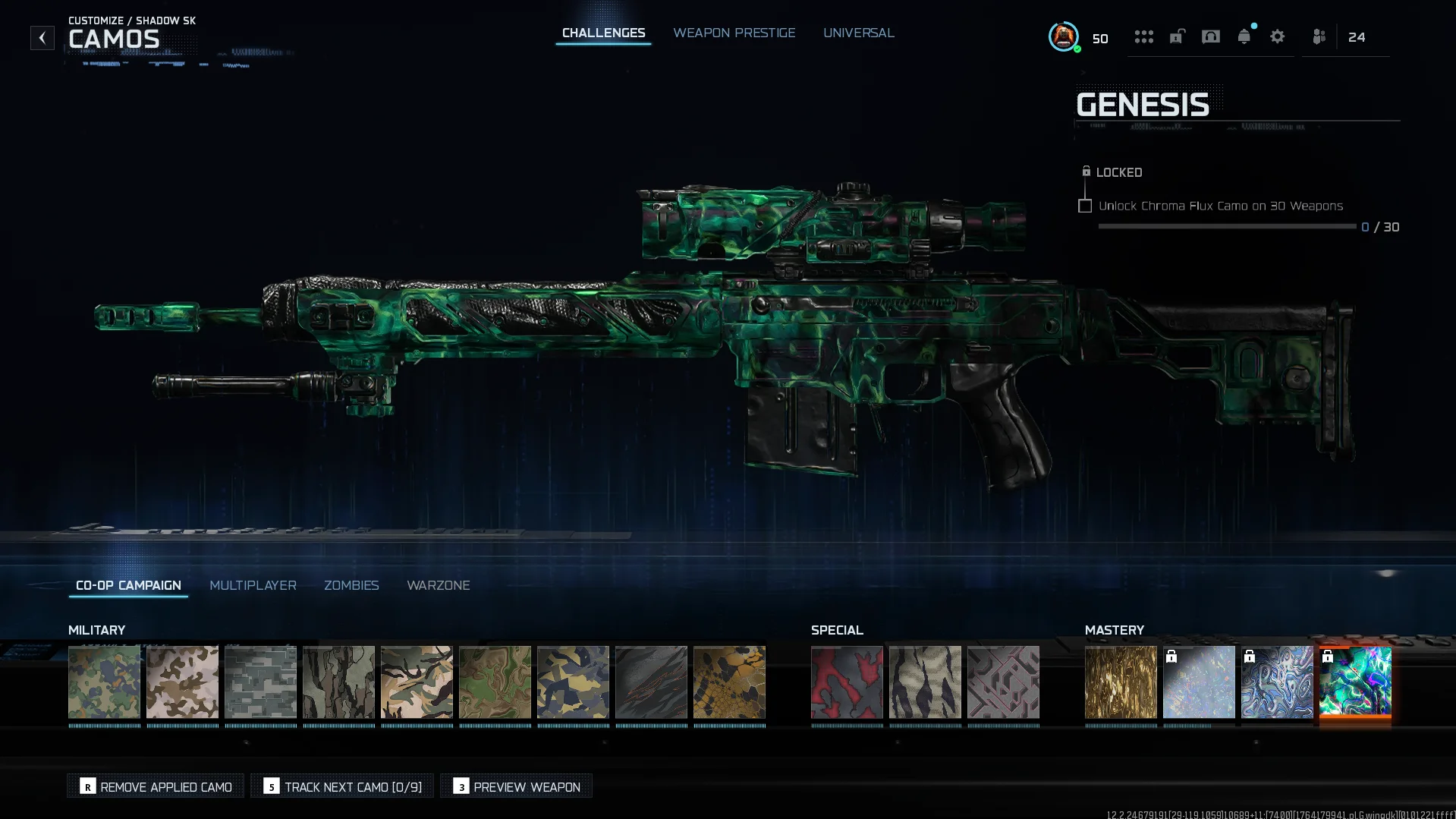
Task: Switch to the Weapon Prestige tab
Action: pos(734,33)
